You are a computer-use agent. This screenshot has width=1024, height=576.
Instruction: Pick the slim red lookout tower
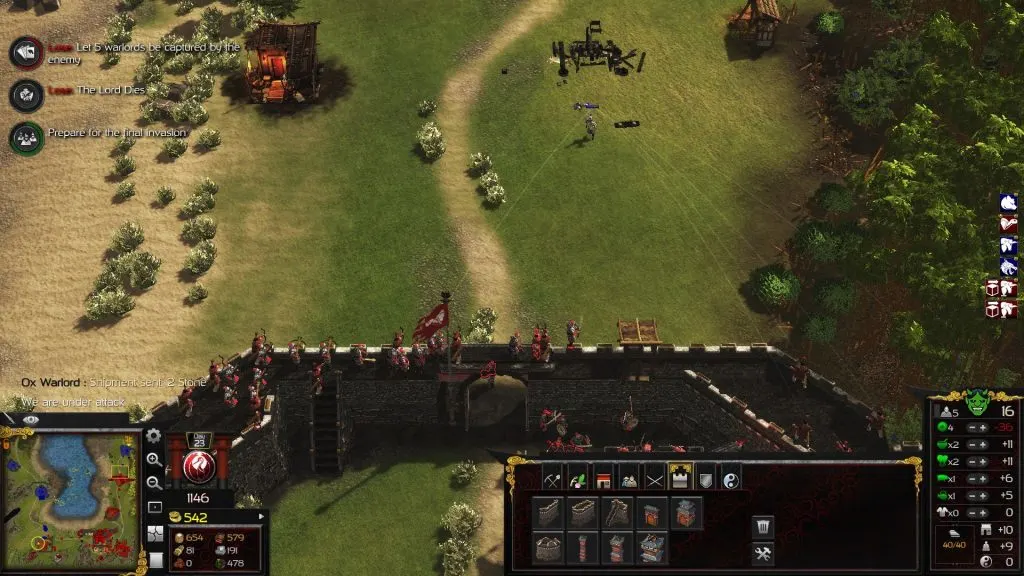click(x=584, y=549)
